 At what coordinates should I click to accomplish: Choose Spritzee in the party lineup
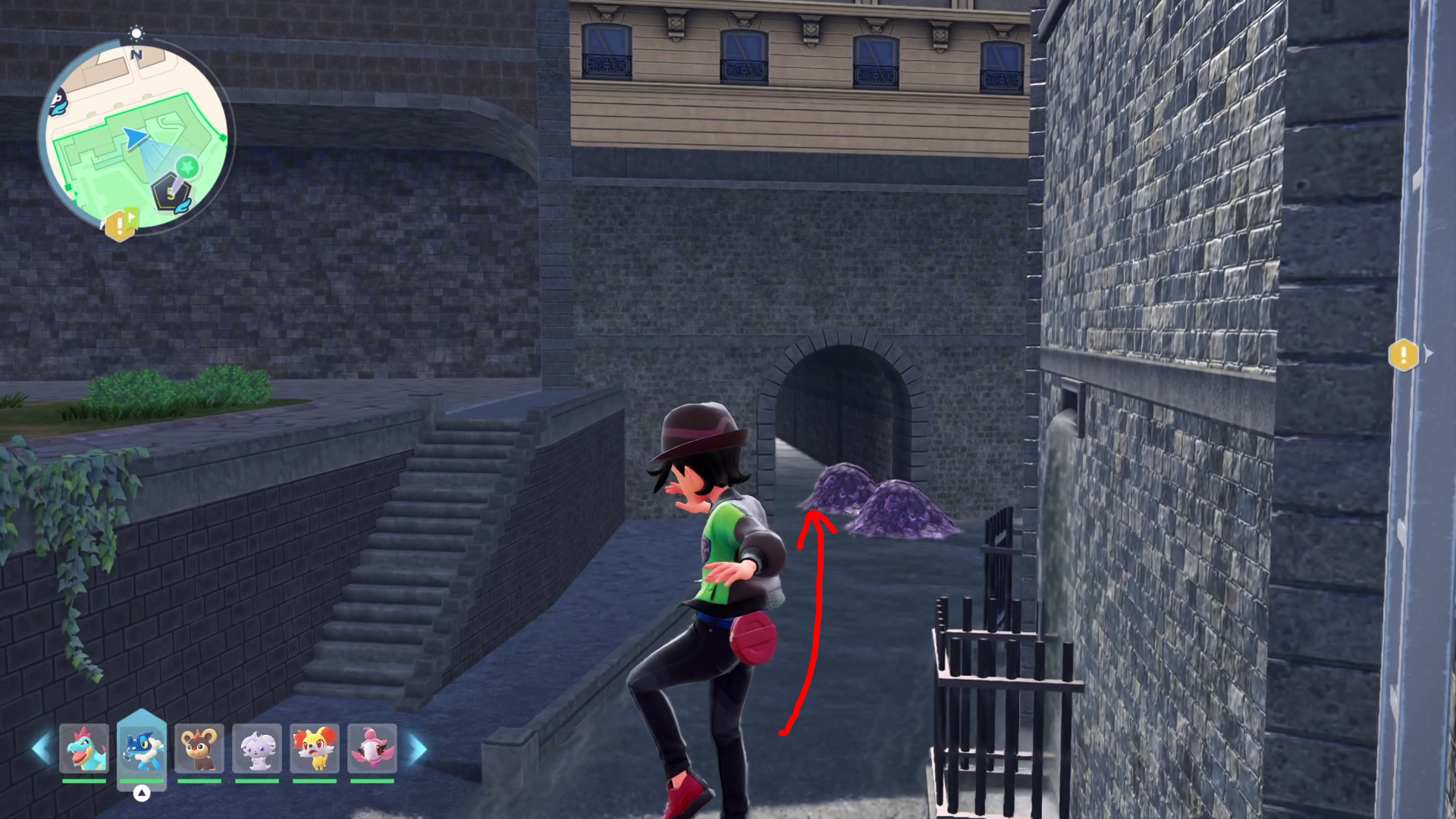tap(372, 748)
